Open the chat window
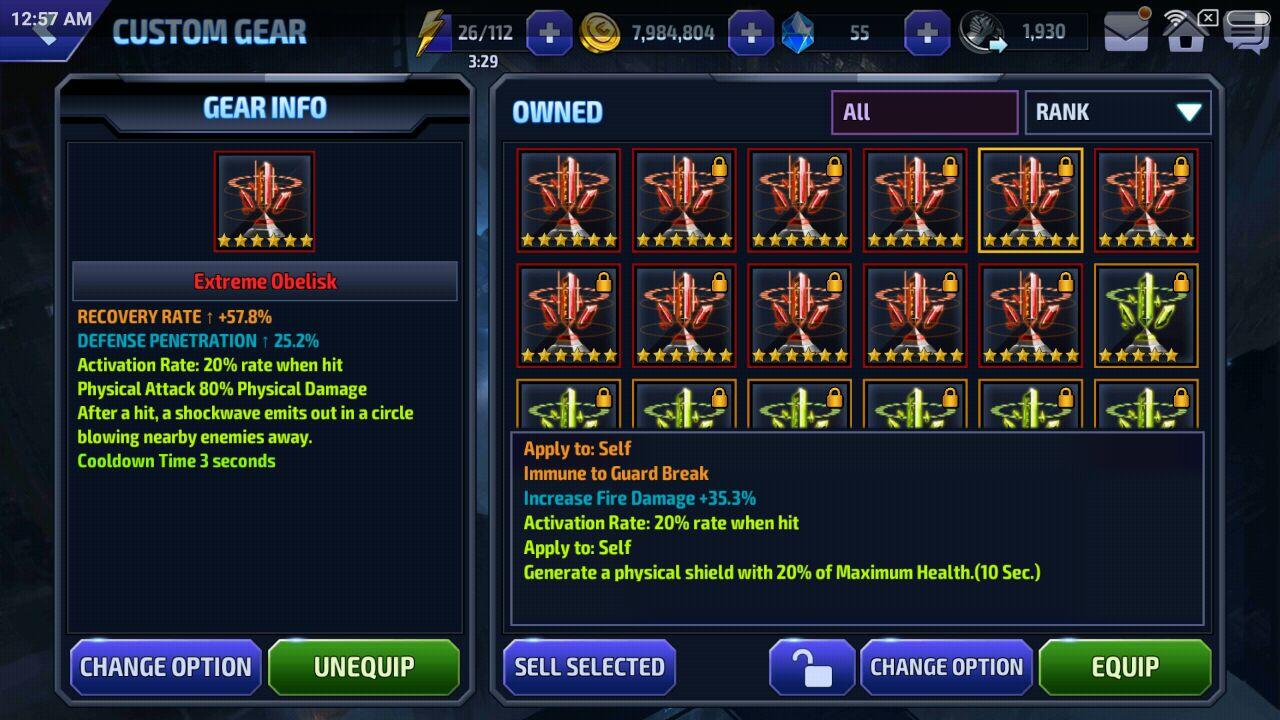Screen dimensions: 1280x720 [1245, 33]
